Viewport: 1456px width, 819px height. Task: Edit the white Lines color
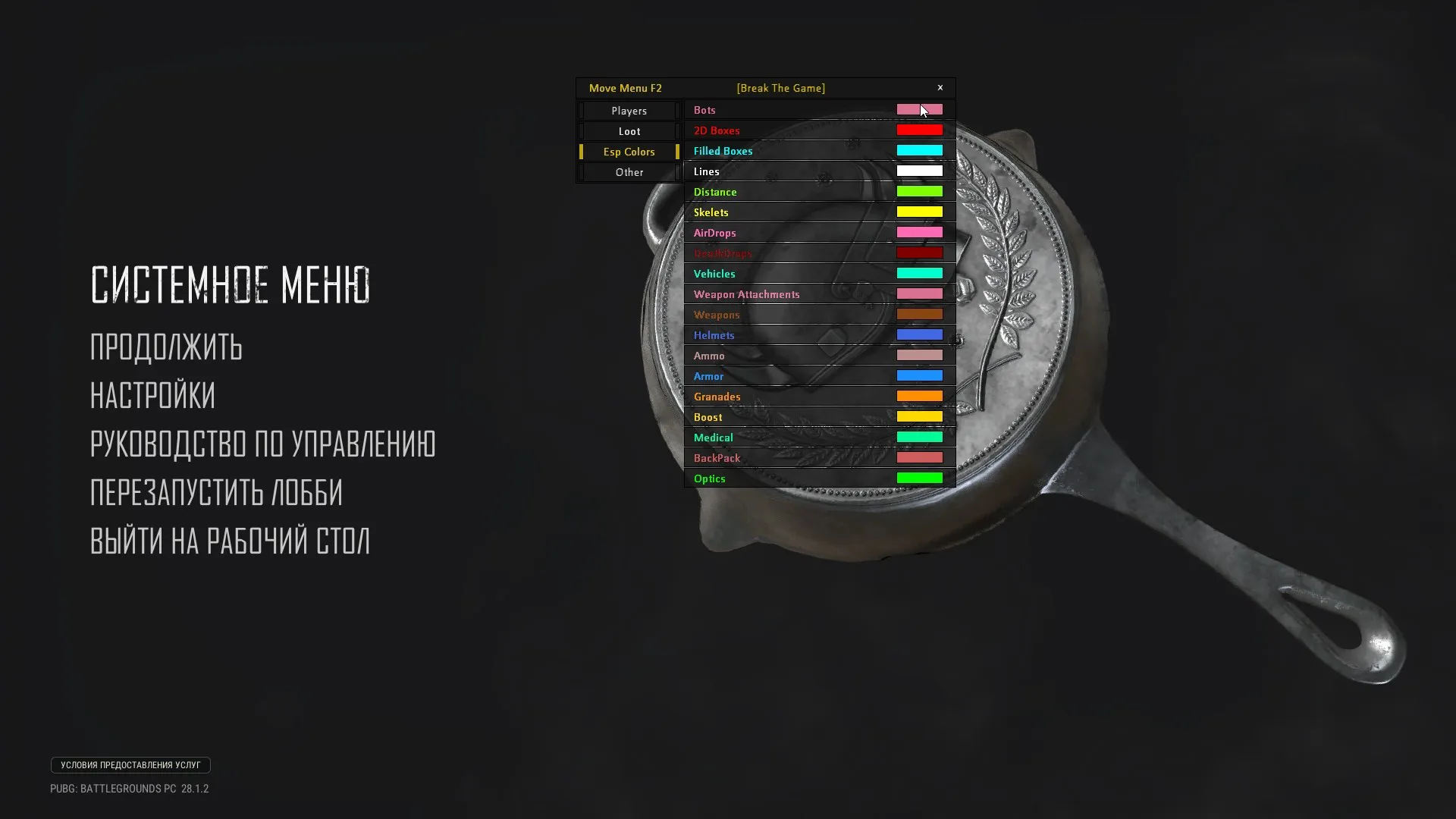(919, 171)
